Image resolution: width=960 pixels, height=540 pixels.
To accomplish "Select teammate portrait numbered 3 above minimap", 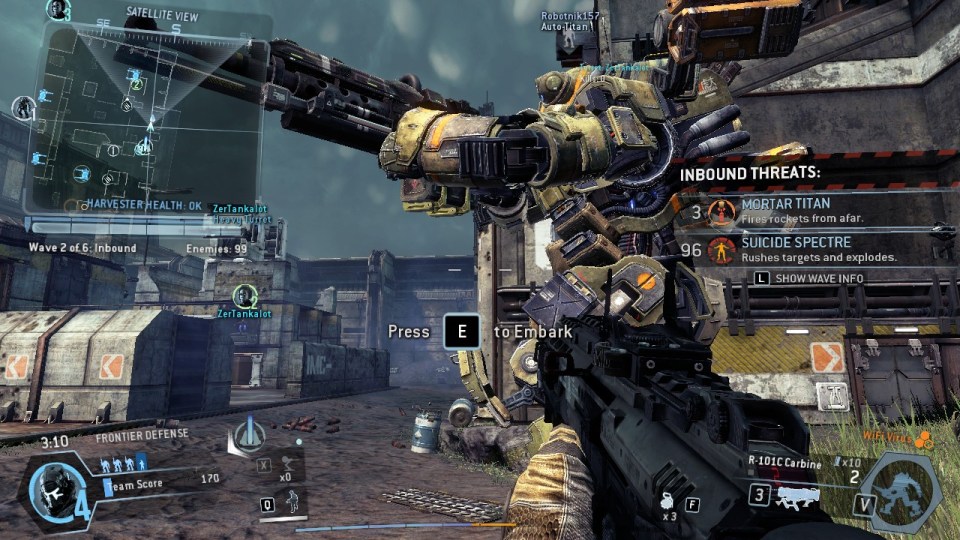I will 58,10.
